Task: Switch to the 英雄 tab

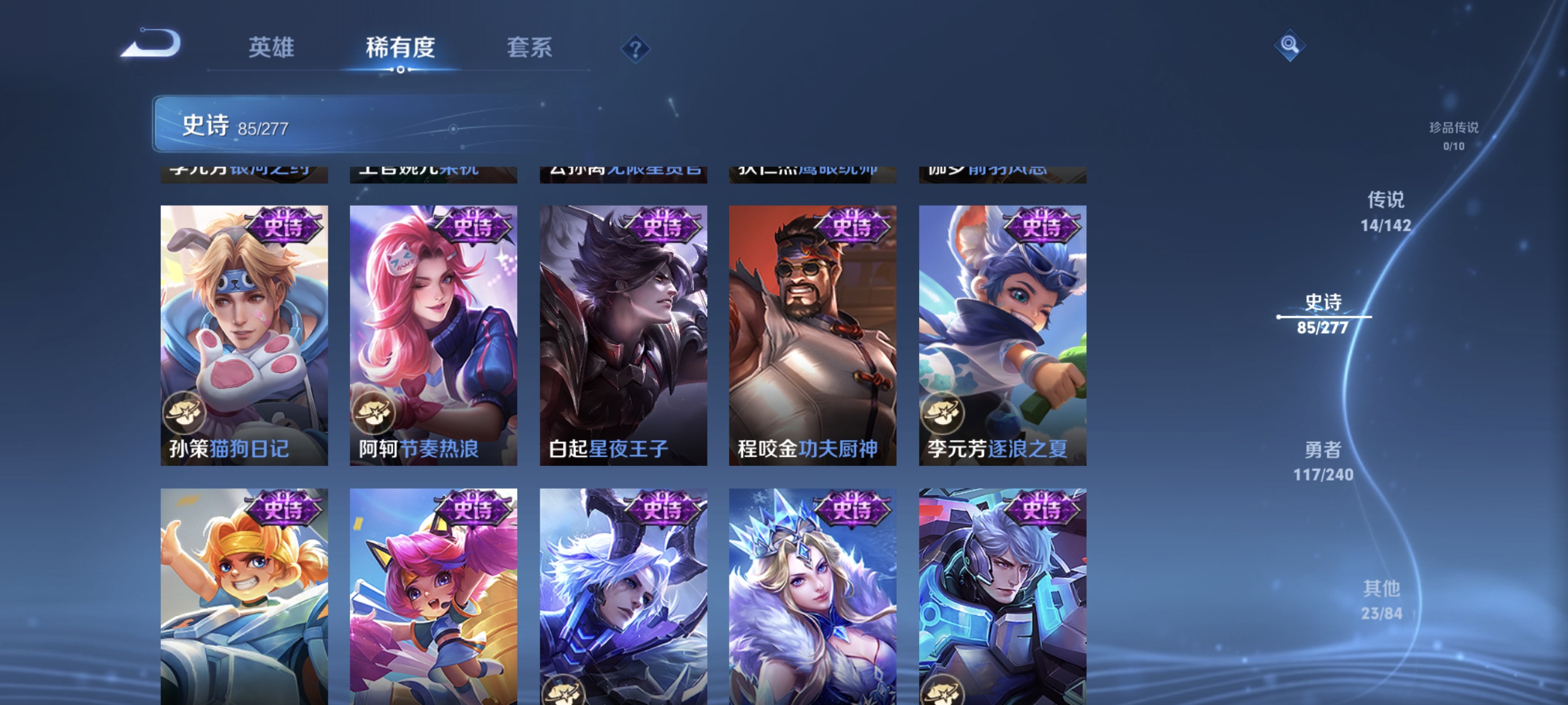Action: click(x=271, y=49)
